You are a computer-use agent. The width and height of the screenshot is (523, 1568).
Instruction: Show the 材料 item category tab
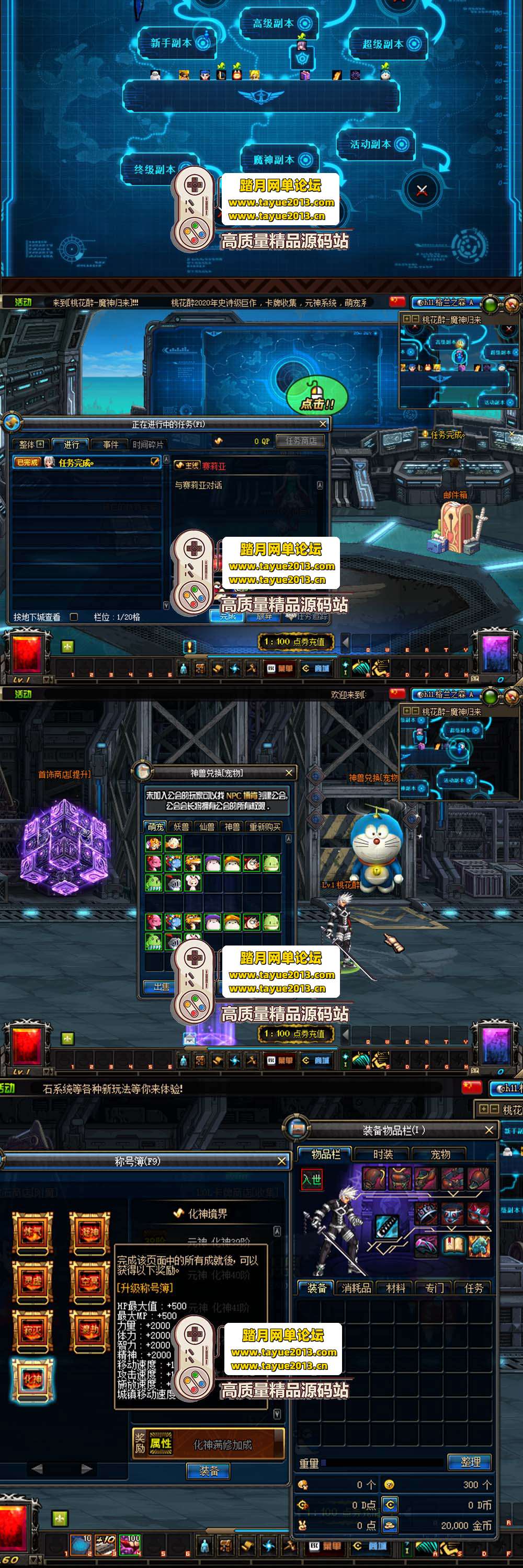click(395, 1288)
